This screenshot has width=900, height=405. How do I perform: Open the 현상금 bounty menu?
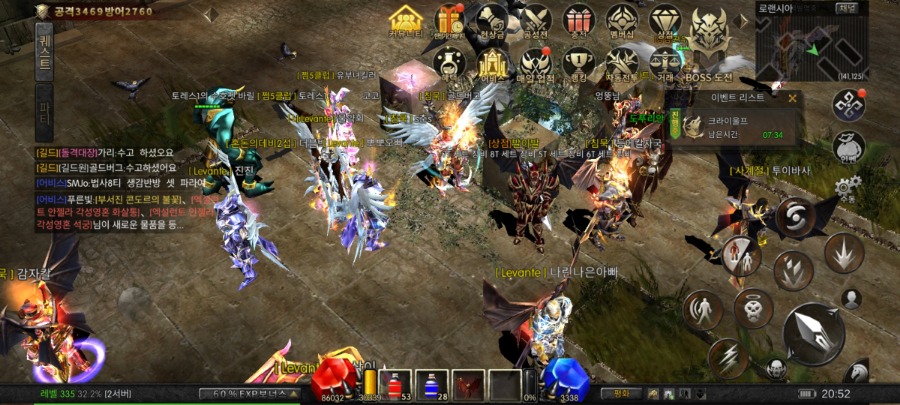click(492, 22)
